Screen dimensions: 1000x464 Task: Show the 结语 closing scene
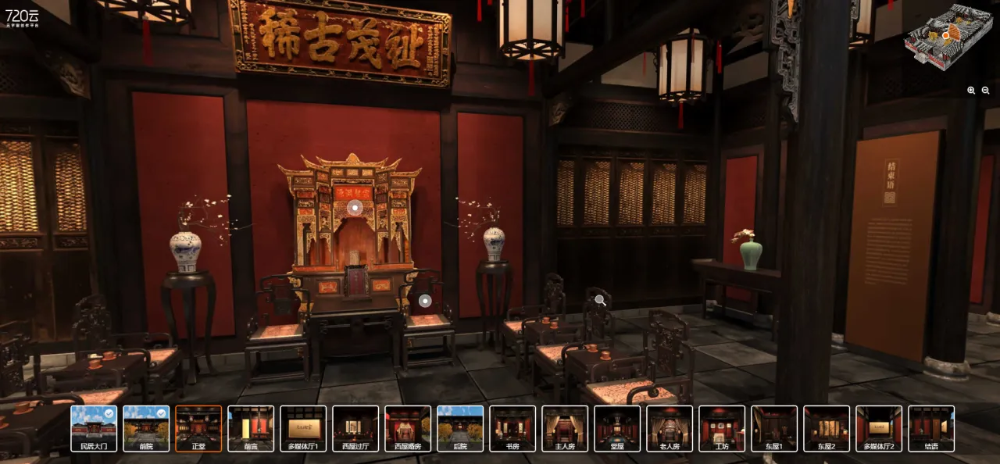coord(931,428)
